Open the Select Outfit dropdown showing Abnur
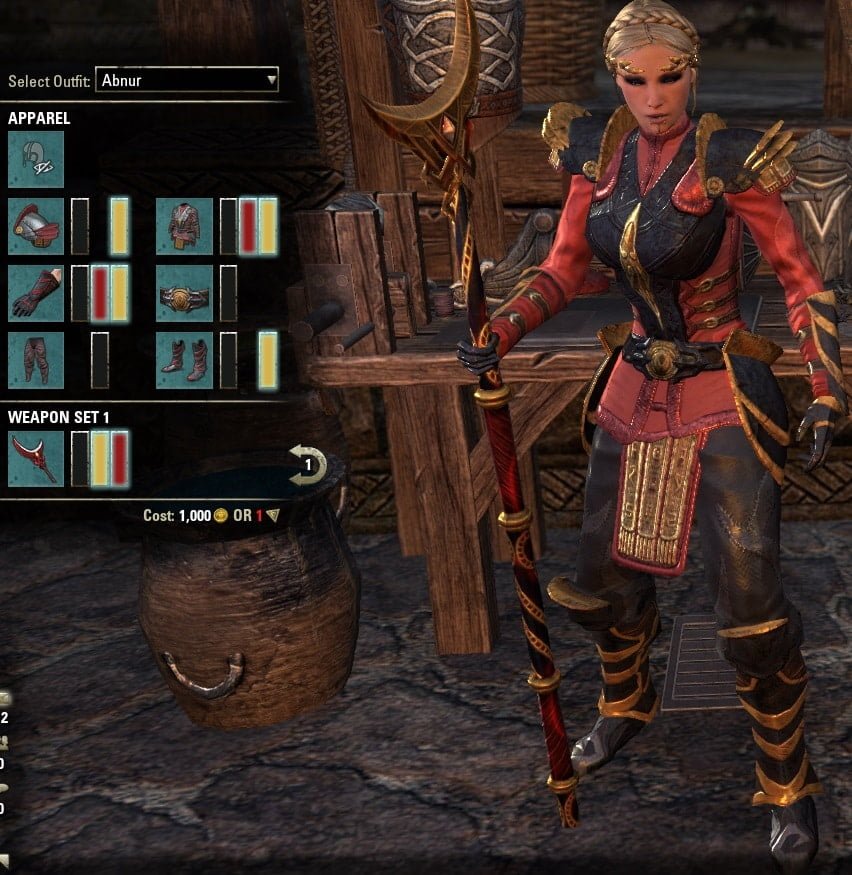The height and width of the screenshot is (875, 852). pyautogui.click(x=187, y=80)
